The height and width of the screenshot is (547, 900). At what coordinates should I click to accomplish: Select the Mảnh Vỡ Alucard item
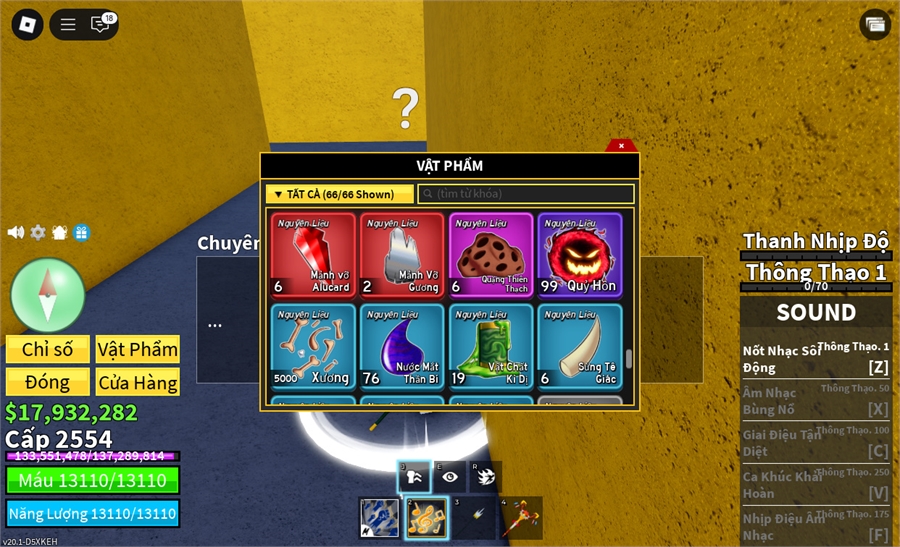[313, 256]
